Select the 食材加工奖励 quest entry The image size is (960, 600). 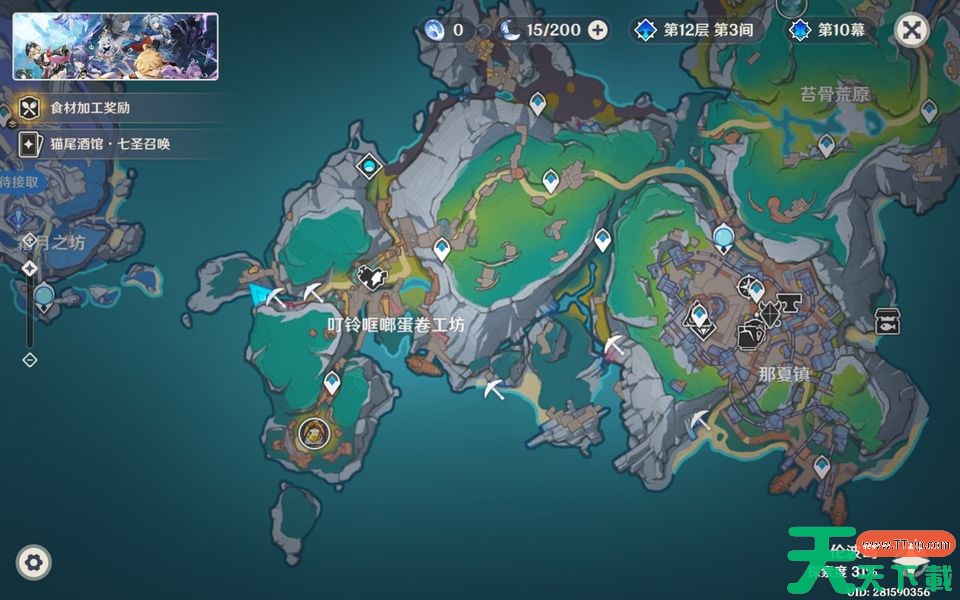click(x=90, y=108)
